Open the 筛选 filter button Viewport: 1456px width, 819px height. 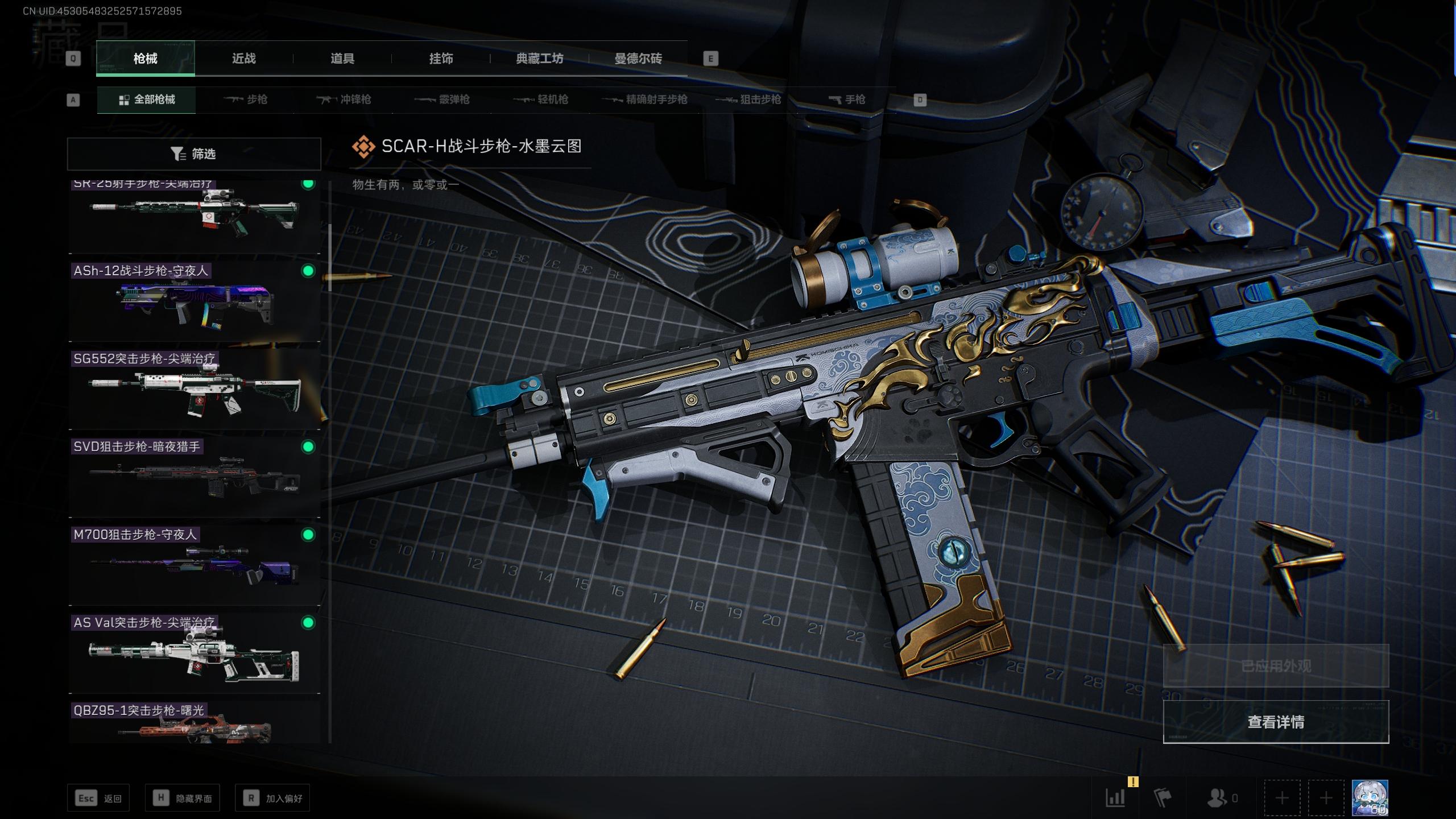click(x=194, y=154)
